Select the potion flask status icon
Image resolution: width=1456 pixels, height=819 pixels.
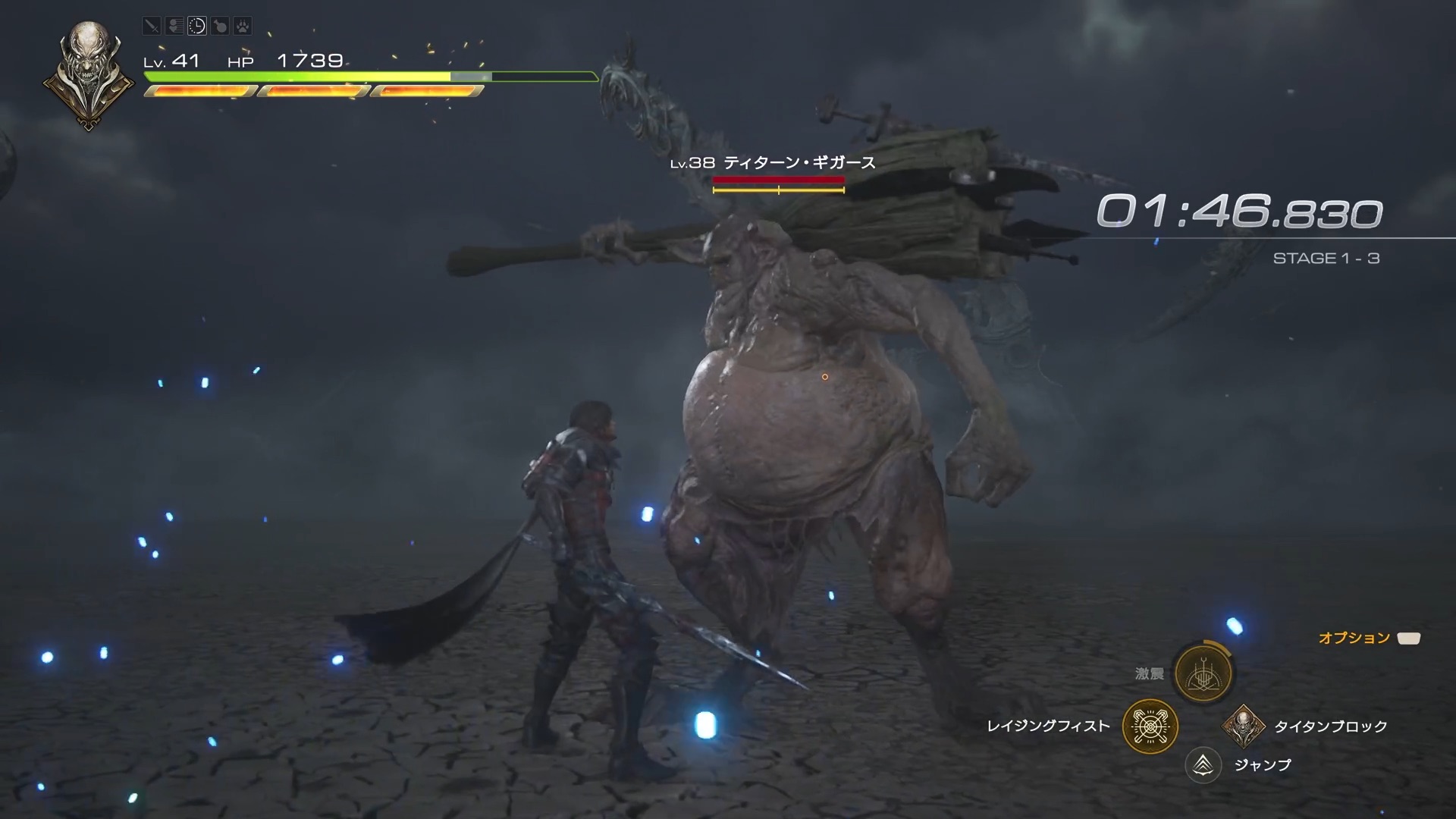[x=220, y=26]
